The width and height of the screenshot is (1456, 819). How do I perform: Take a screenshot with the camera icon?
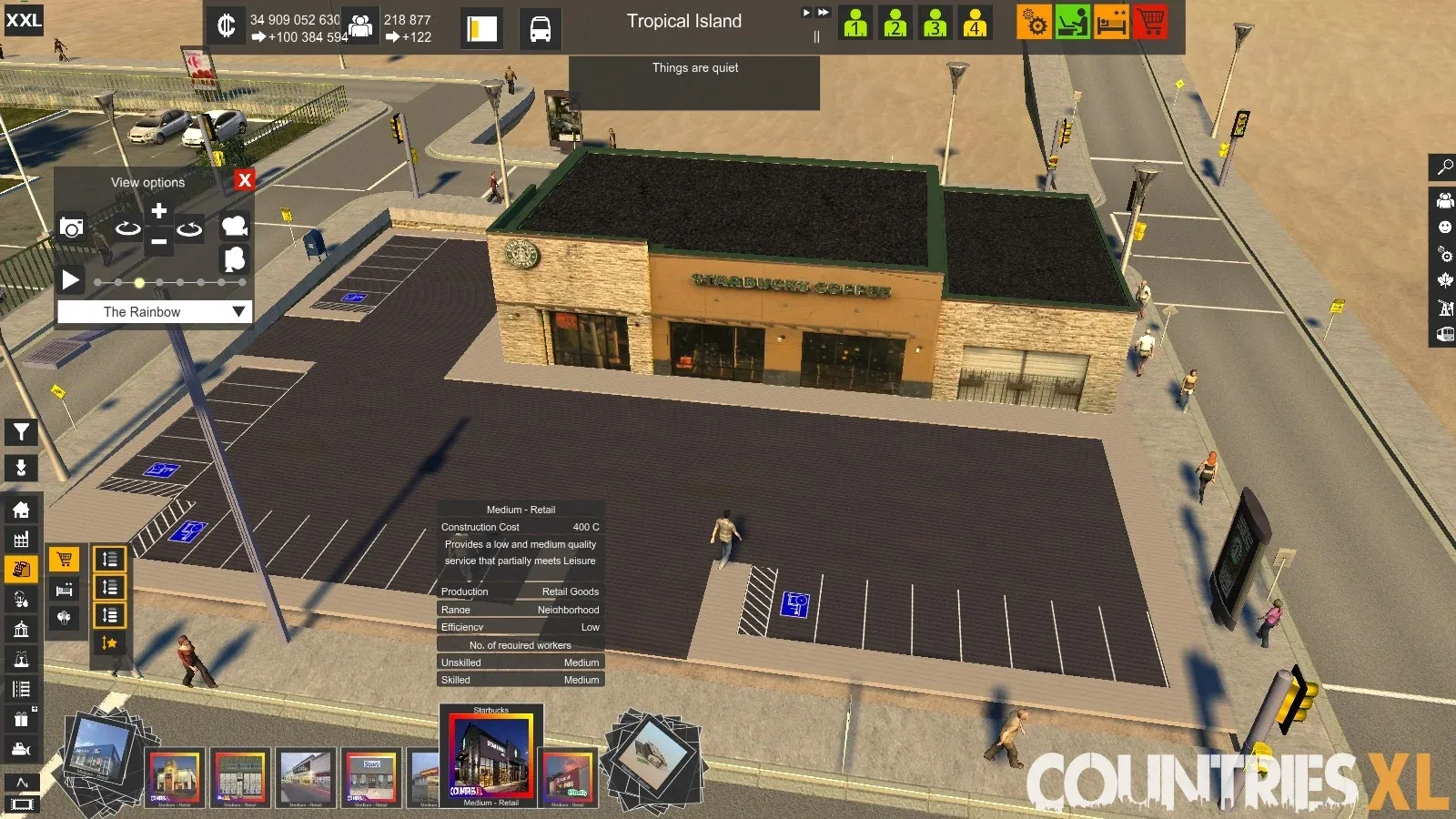(71, 227)
